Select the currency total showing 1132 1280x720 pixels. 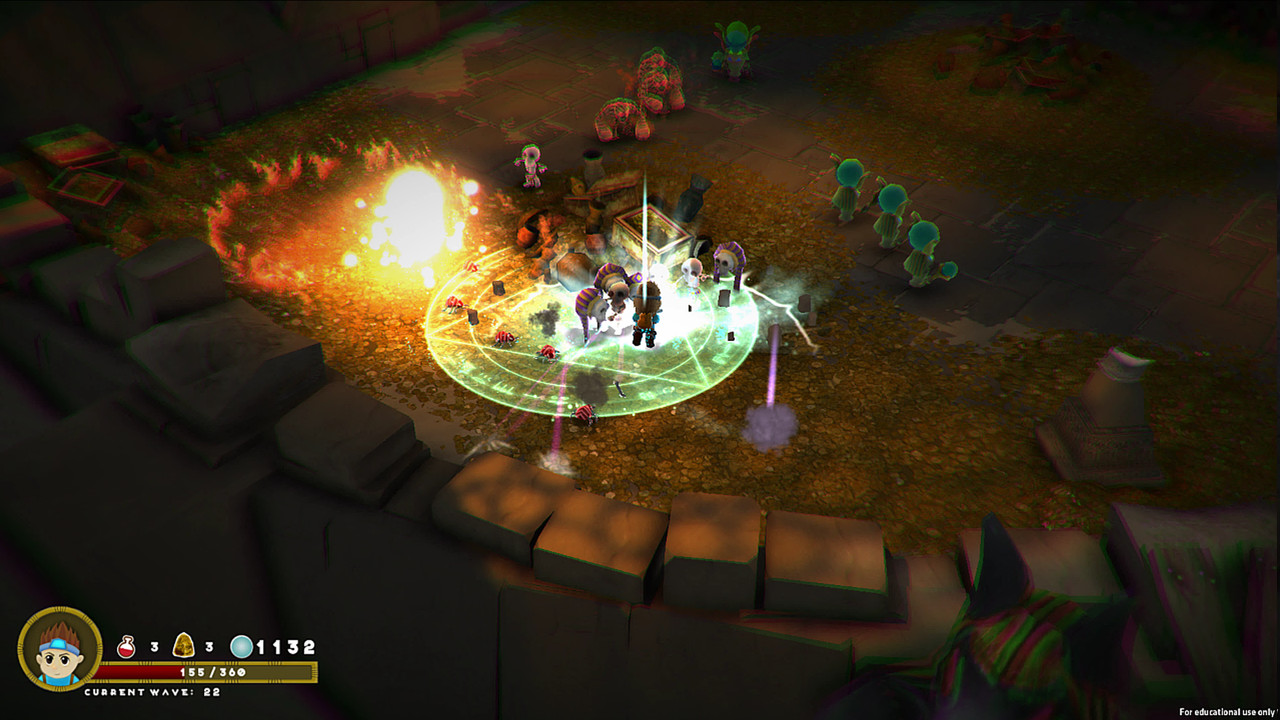click(285, 646)
